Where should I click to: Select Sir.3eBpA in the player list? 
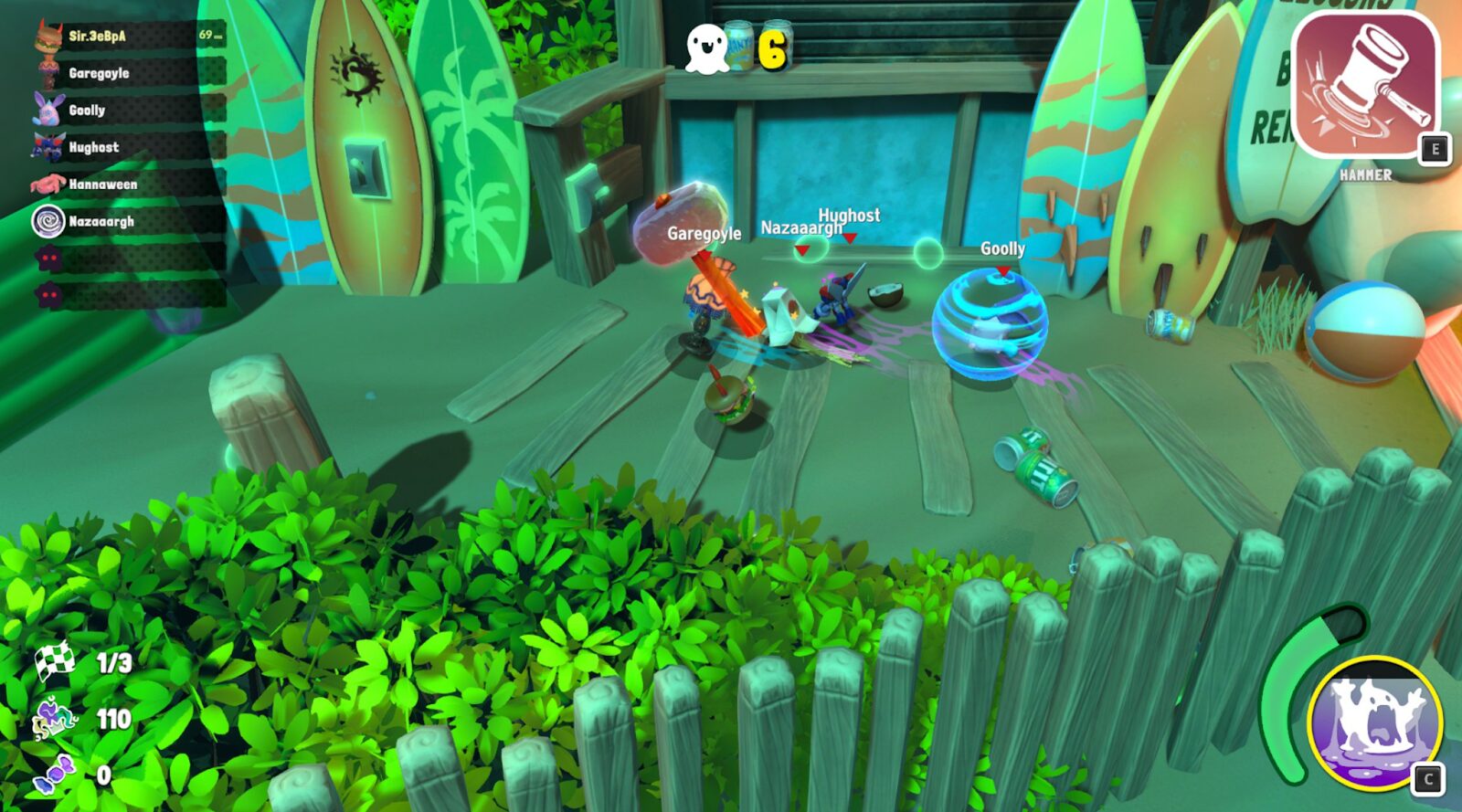128,37
